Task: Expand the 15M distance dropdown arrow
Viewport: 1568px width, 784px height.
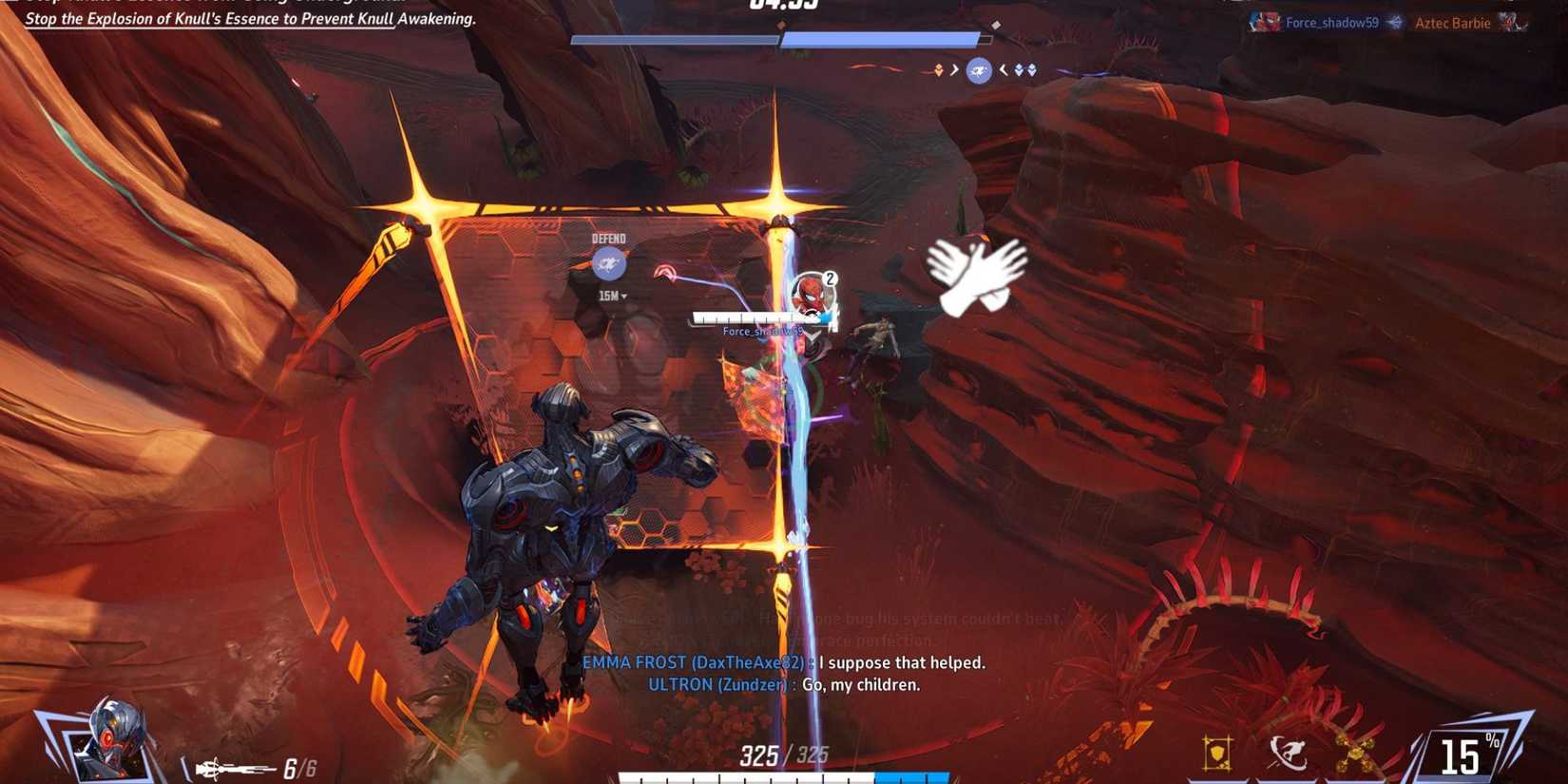Action: click(623, 296)
